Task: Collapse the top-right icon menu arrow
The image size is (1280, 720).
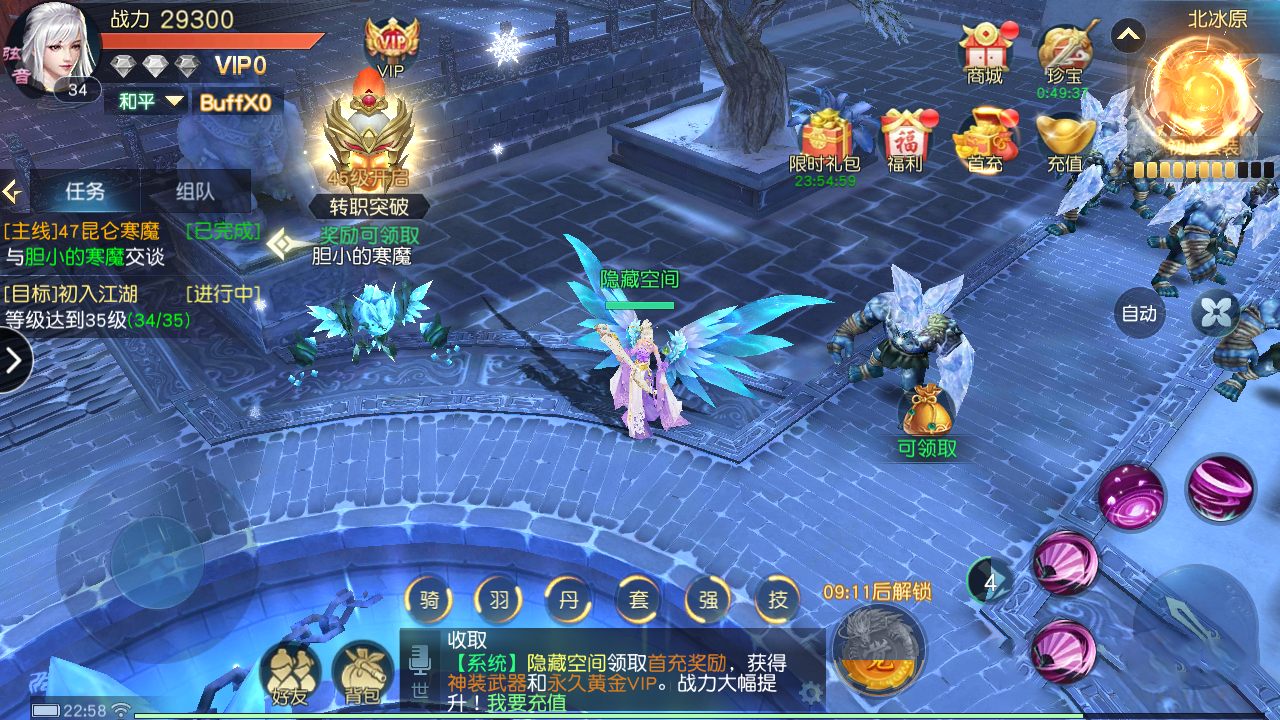Action: pos(1128,37)
